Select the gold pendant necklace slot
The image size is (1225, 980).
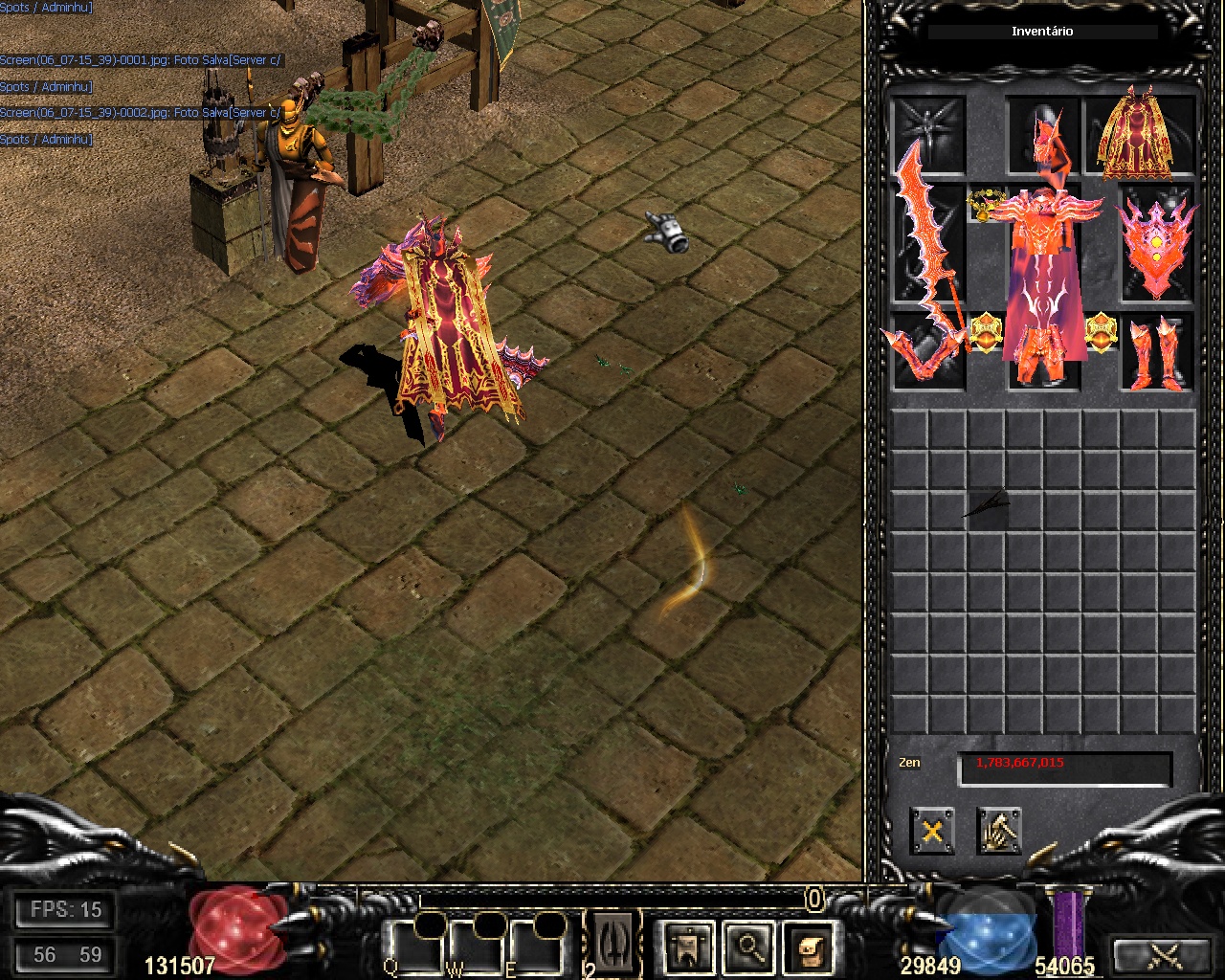[983, 204]
